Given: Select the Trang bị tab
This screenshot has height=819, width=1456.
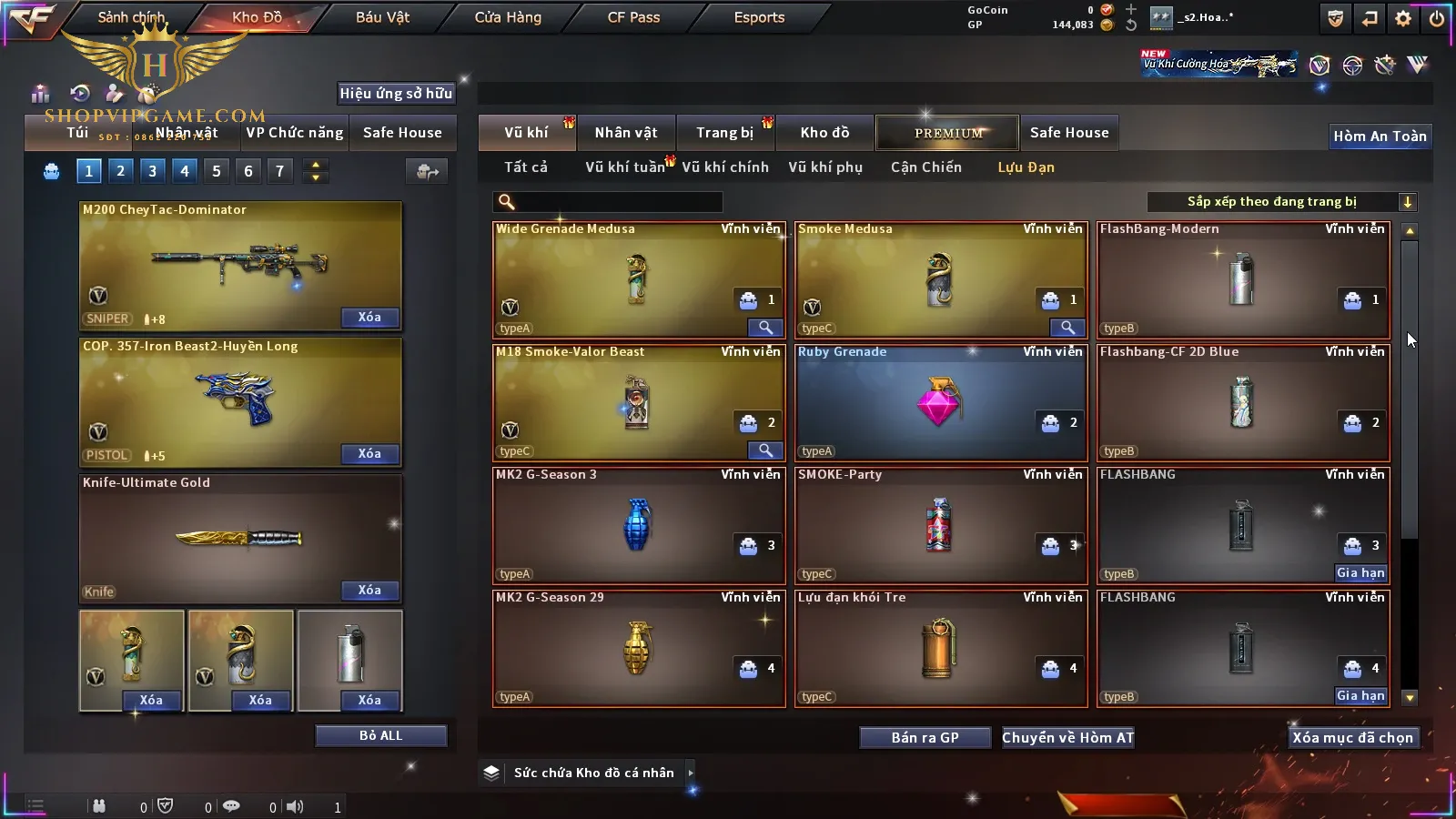Looking at the screenshot, I should pyautogui.click(x=724, y=133).
